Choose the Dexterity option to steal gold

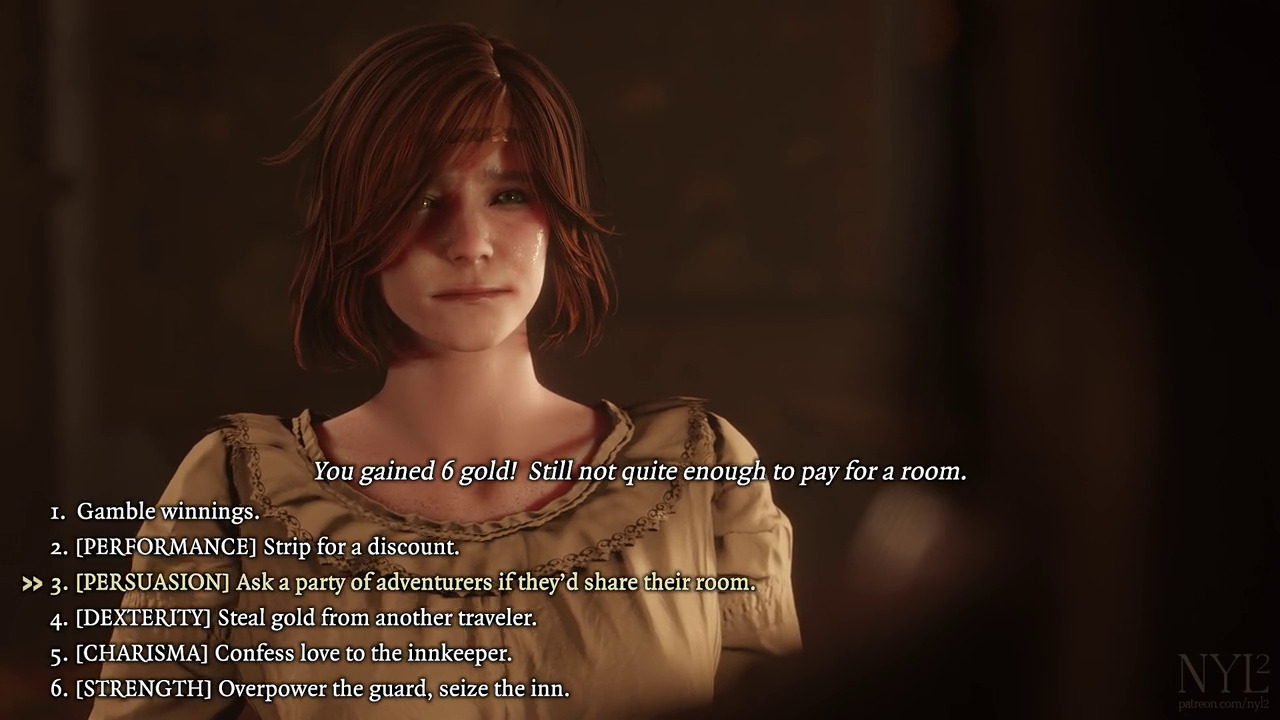click(305, 618)
